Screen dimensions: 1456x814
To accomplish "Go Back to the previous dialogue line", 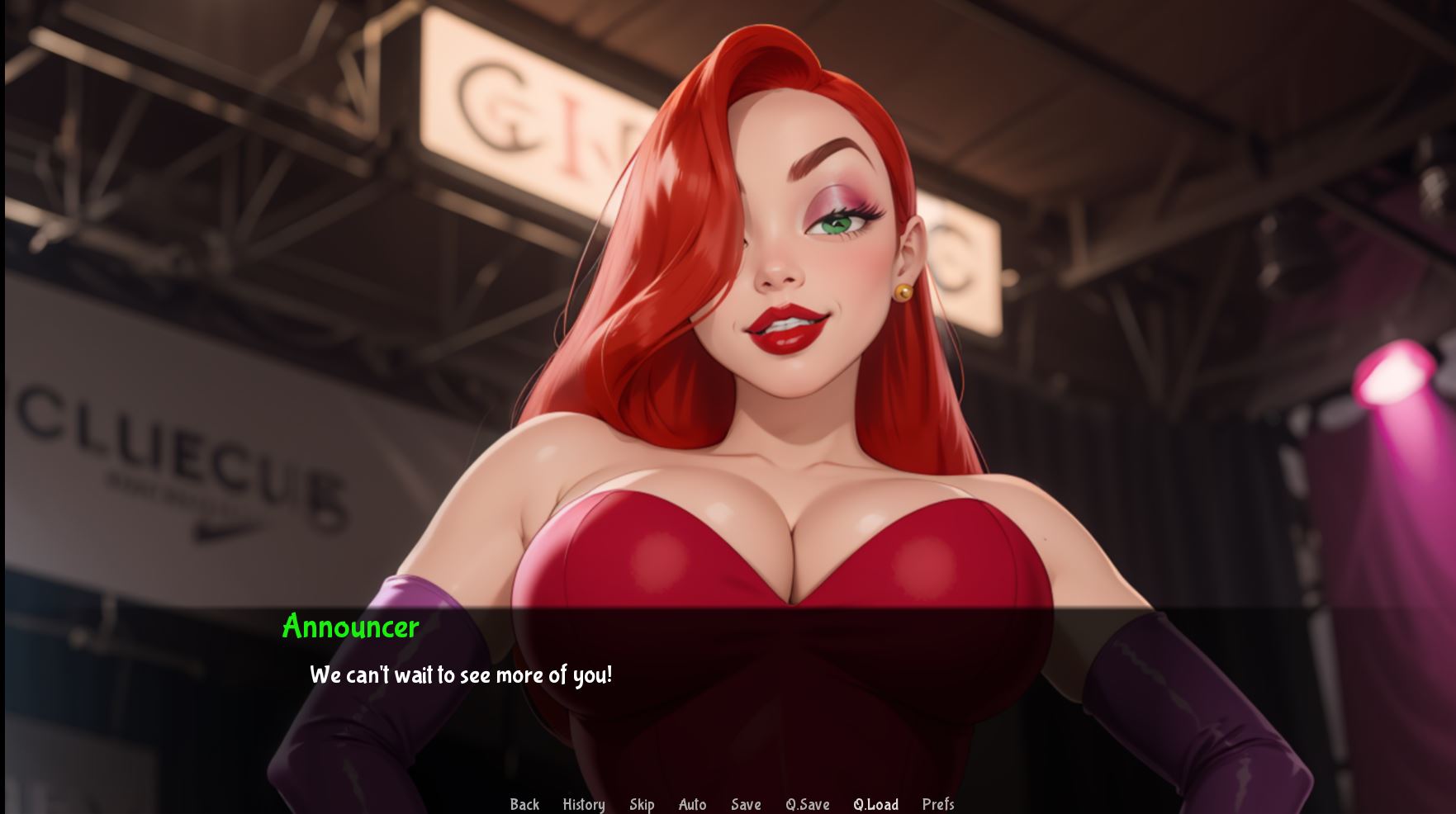I will [x=524, y=804].
